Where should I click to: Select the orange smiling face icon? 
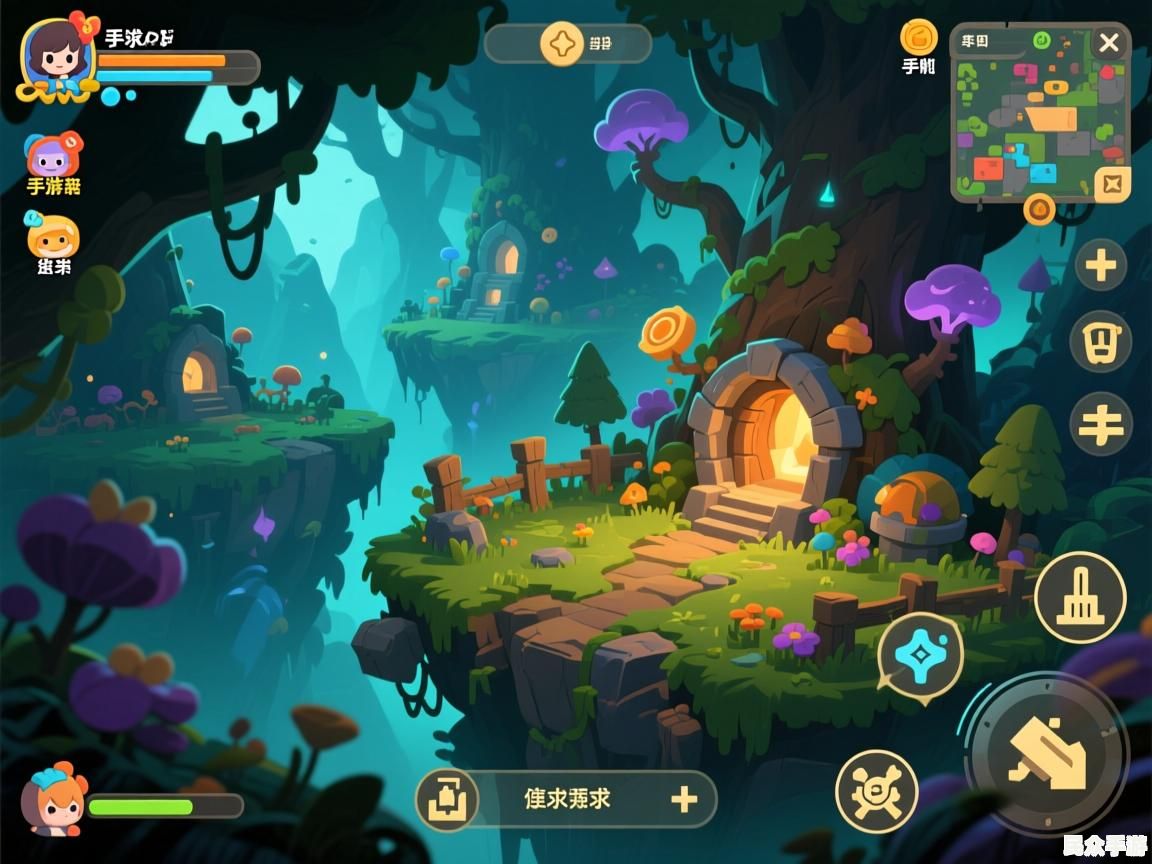(x=52, y=238)
